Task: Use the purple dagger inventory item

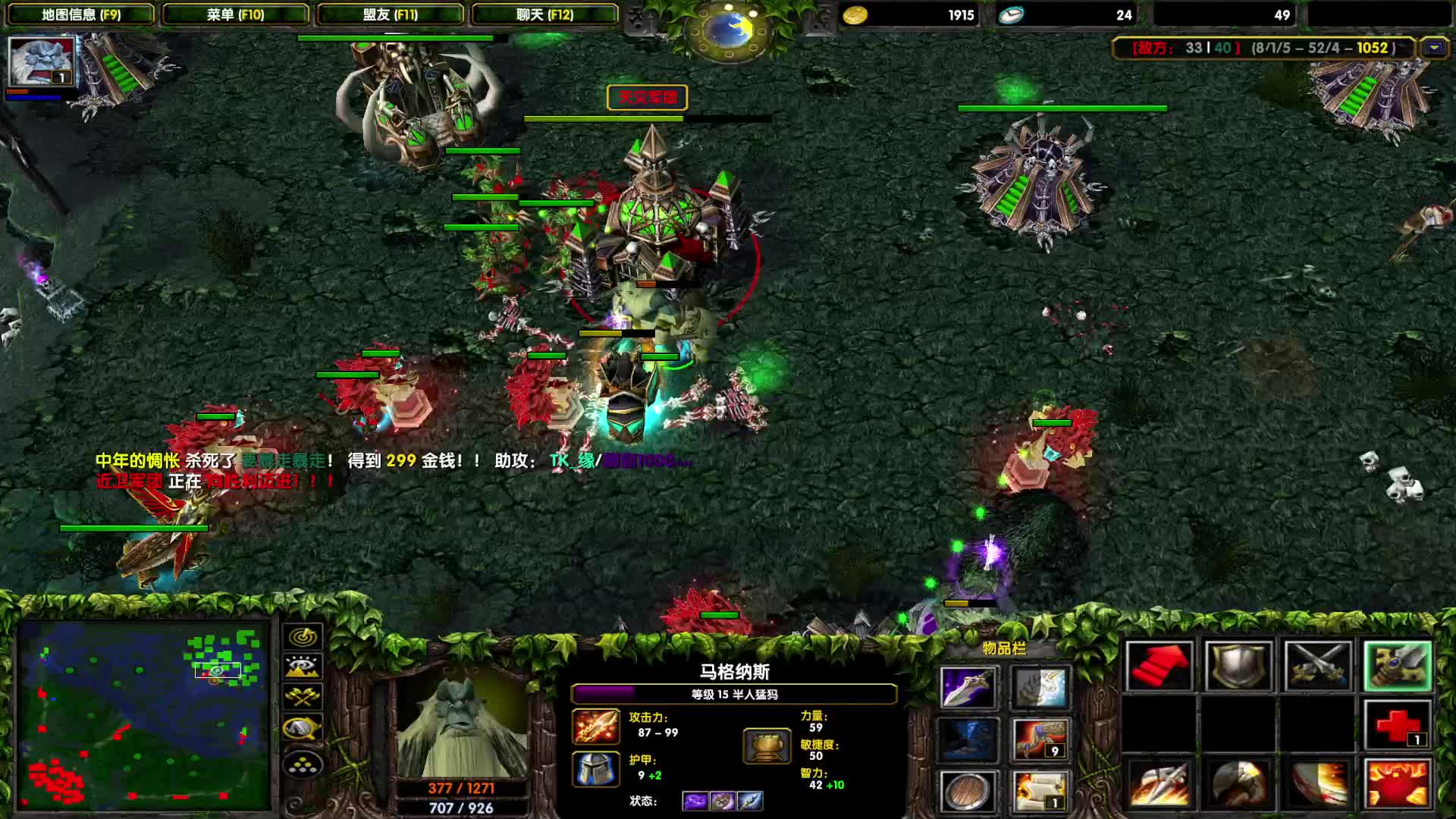Action: point(968,688)
